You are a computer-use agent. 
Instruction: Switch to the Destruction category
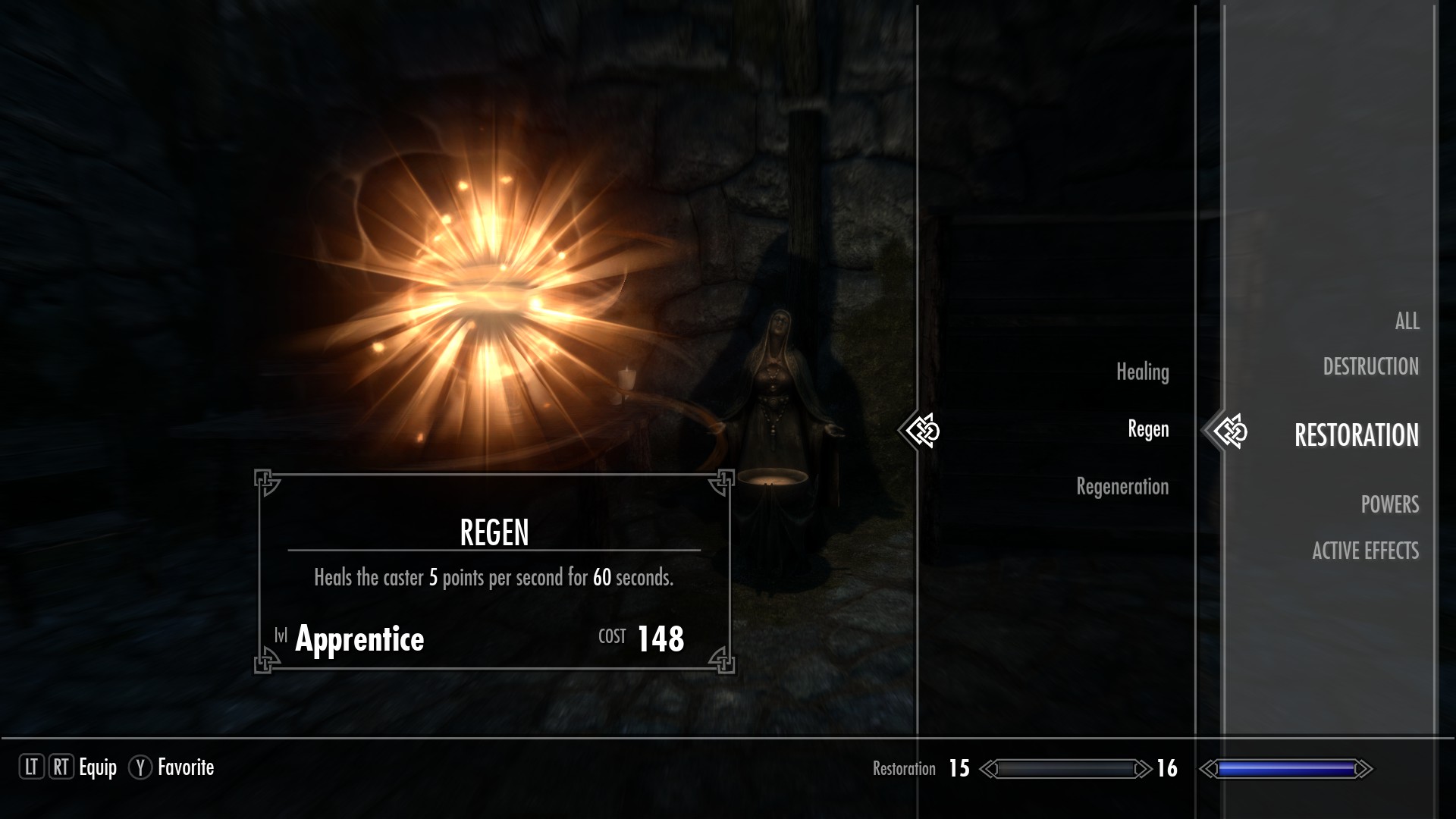[1370, 367]
